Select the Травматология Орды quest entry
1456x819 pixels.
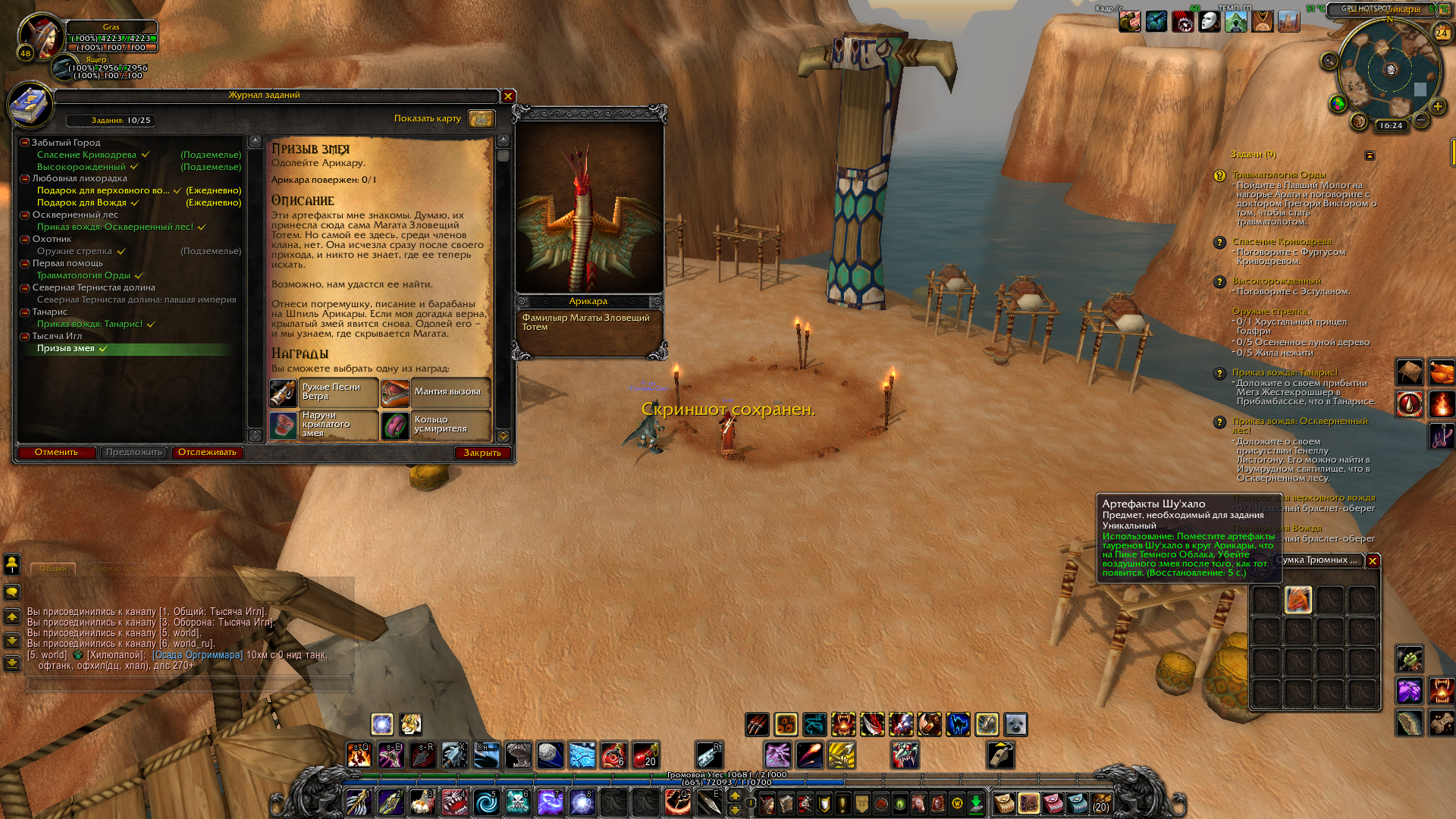pyautogui.click(x=83, y=275)
